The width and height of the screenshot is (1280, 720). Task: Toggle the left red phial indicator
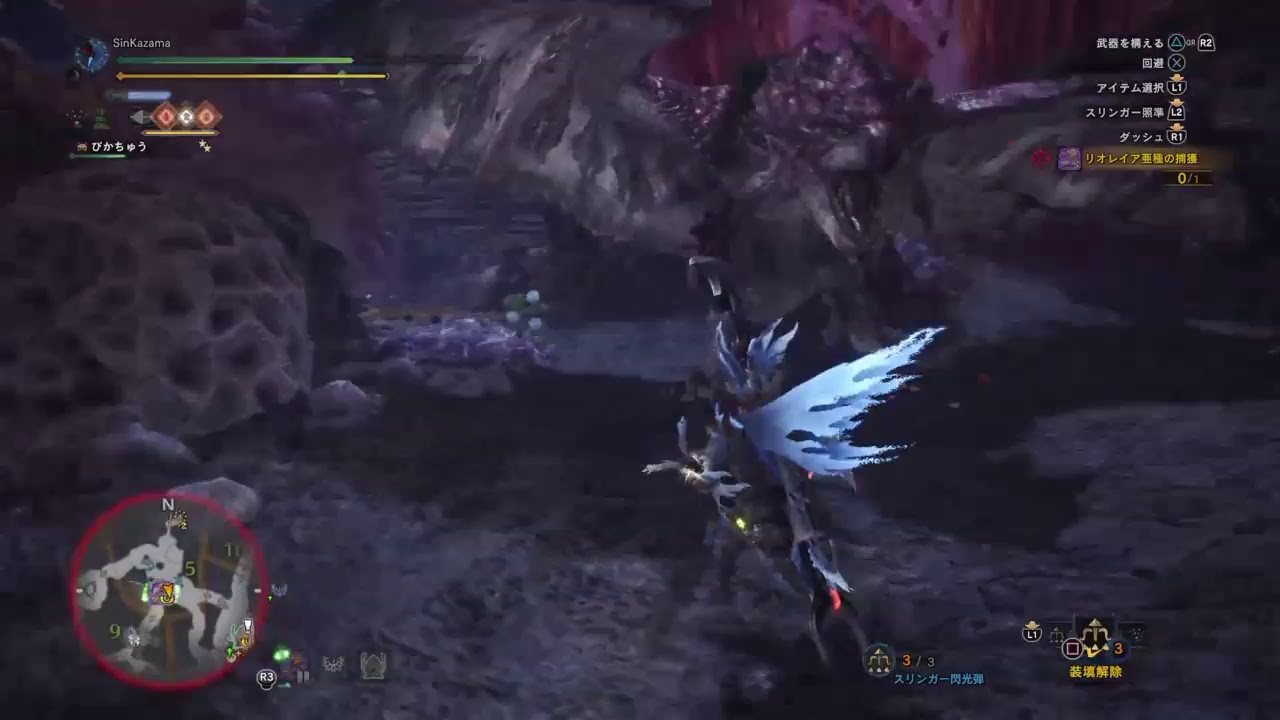click(166, 116)
